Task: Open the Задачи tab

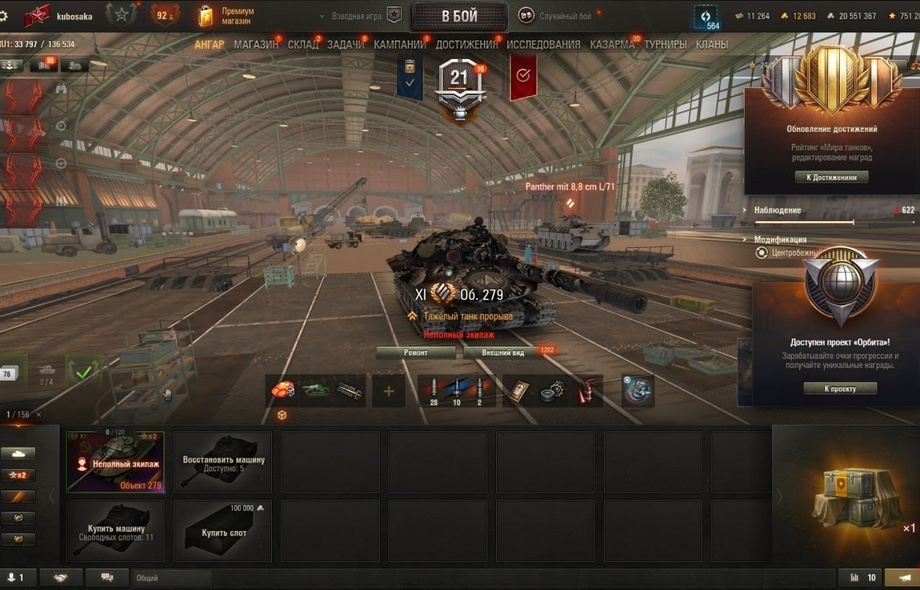Action: coord(346,45)
